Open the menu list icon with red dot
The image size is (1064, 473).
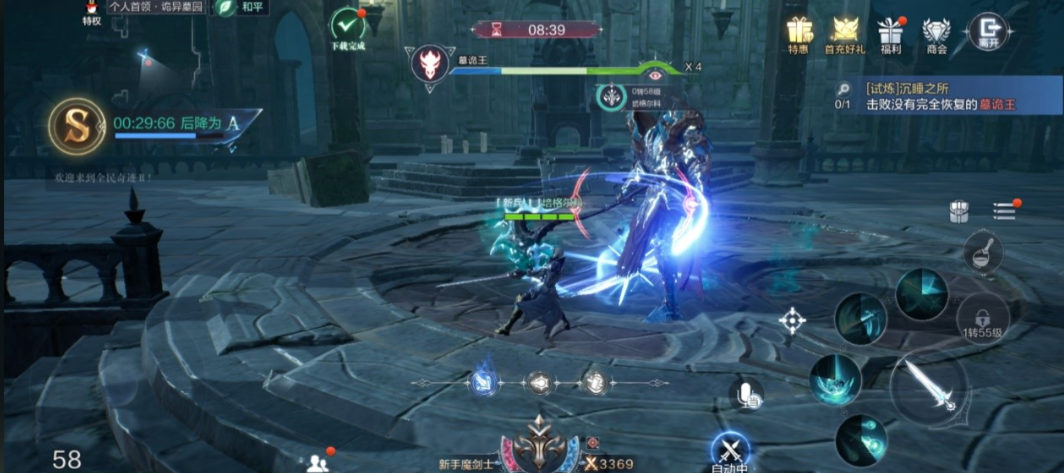pos(1004,210)
